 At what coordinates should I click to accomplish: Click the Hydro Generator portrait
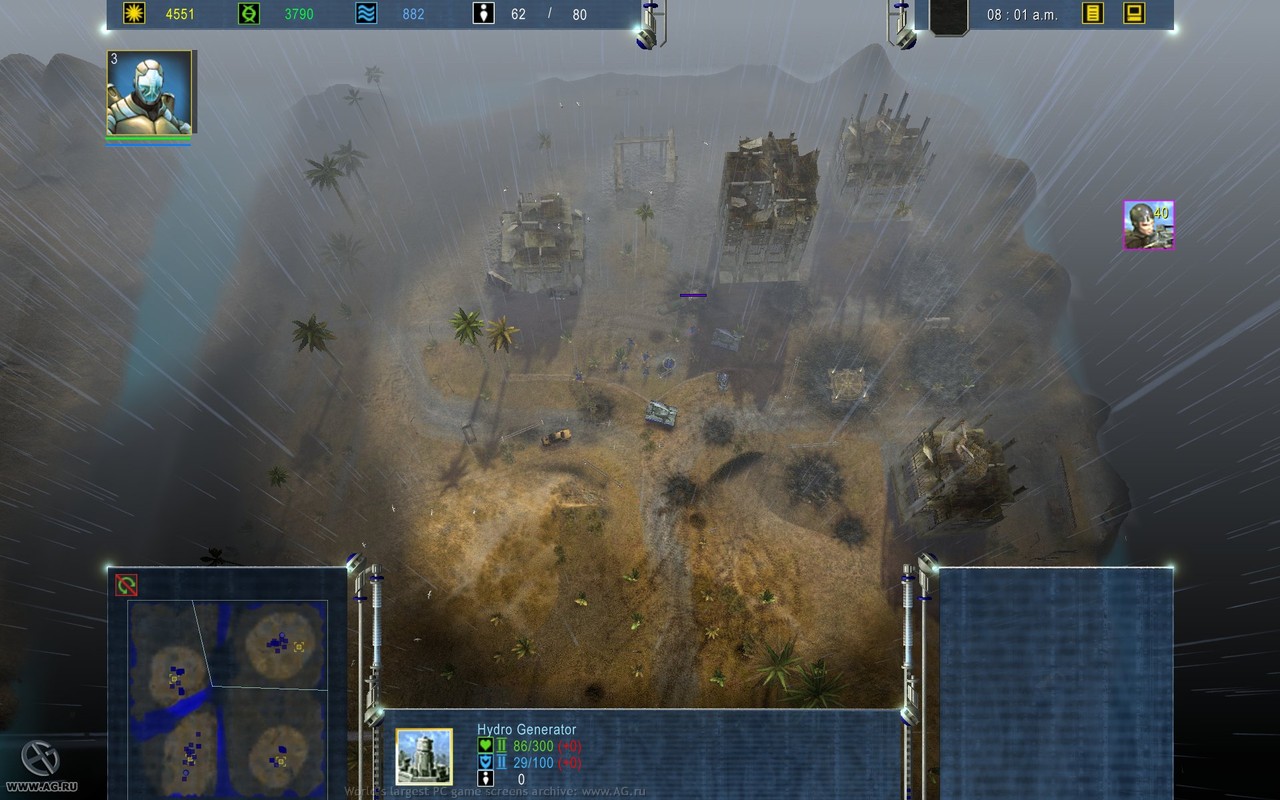coord(424,757)
